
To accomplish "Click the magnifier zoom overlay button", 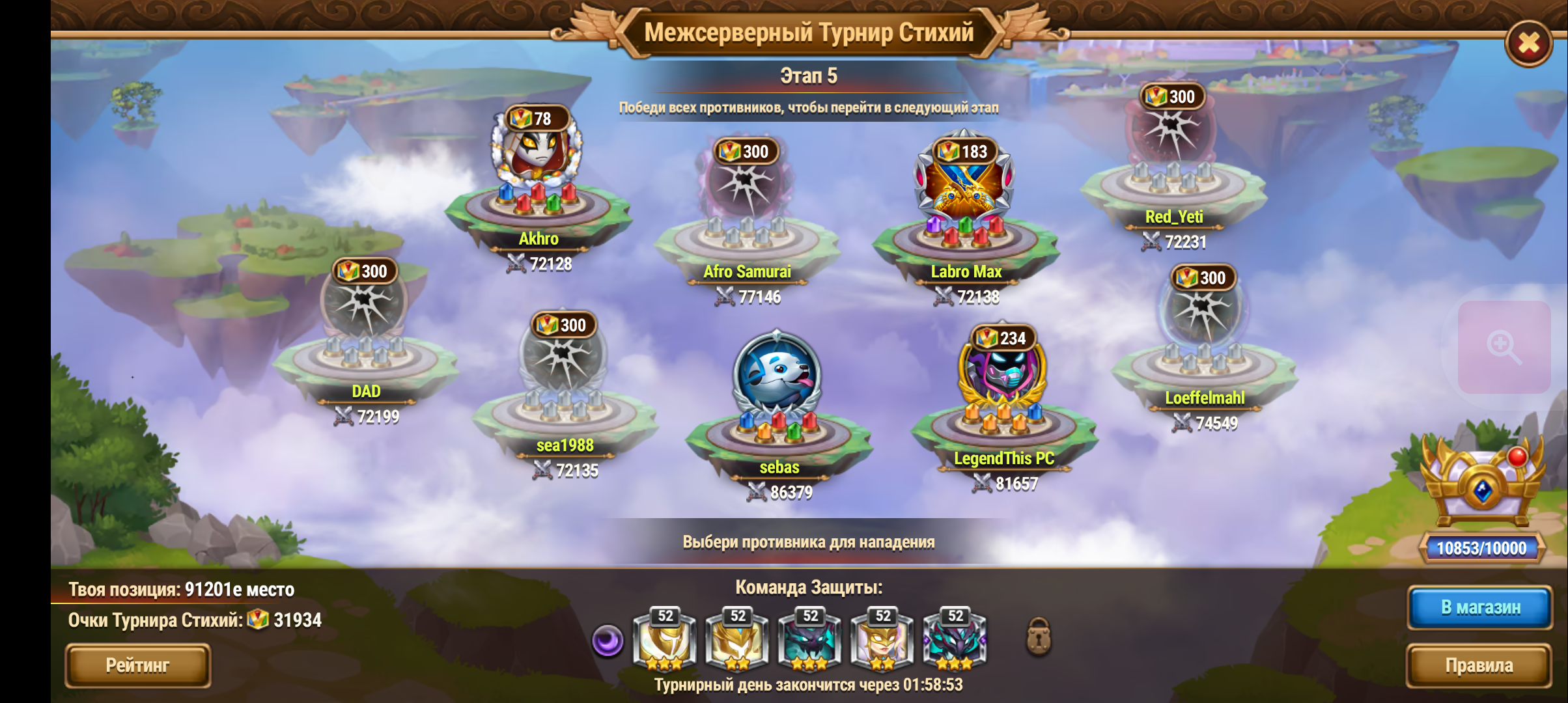I will point(1503,346).
